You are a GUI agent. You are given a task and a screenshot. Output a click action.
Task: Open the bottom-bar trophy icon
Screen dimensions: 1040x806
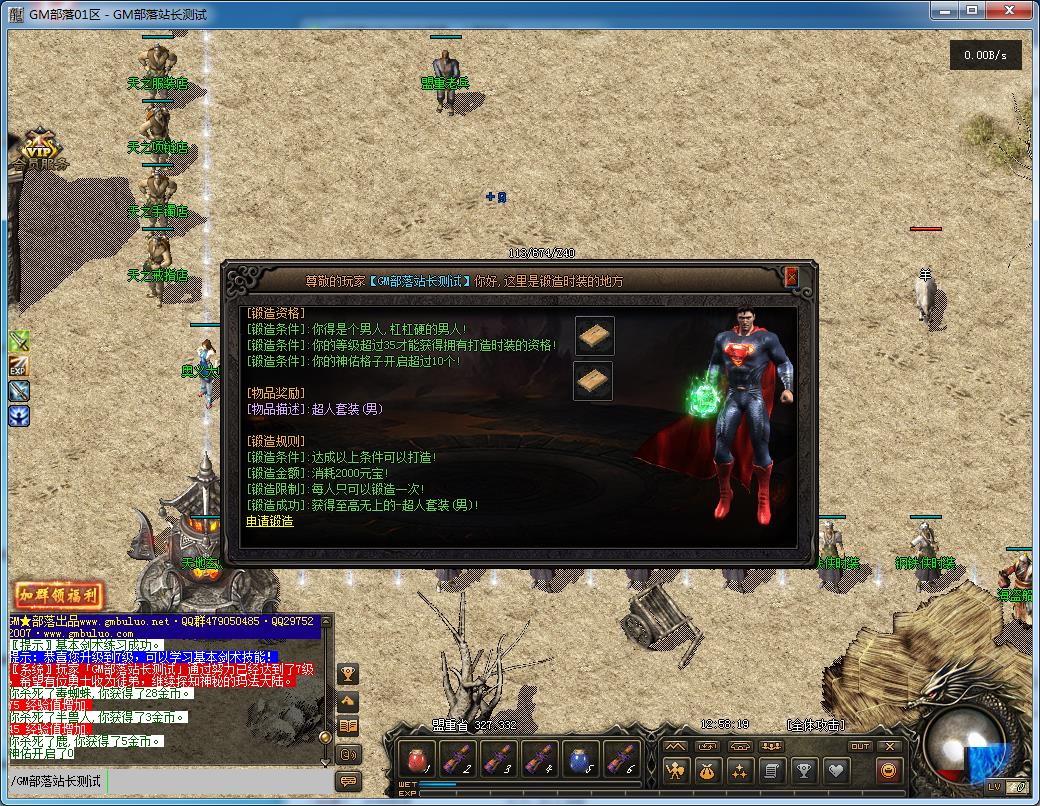802,771
